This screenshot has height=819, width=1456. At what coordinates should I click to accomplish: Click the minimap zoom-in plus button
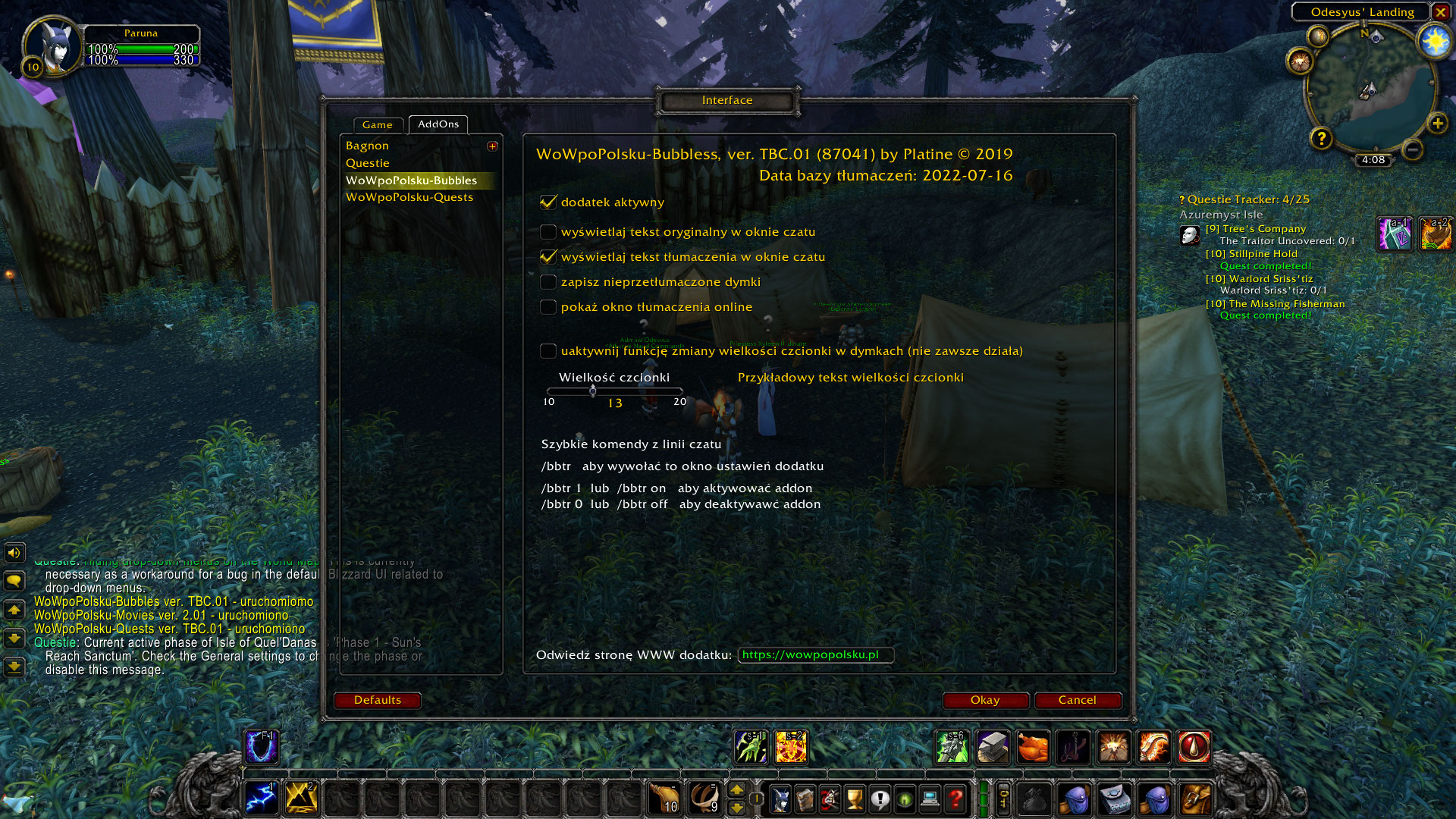click(1439, 124)
